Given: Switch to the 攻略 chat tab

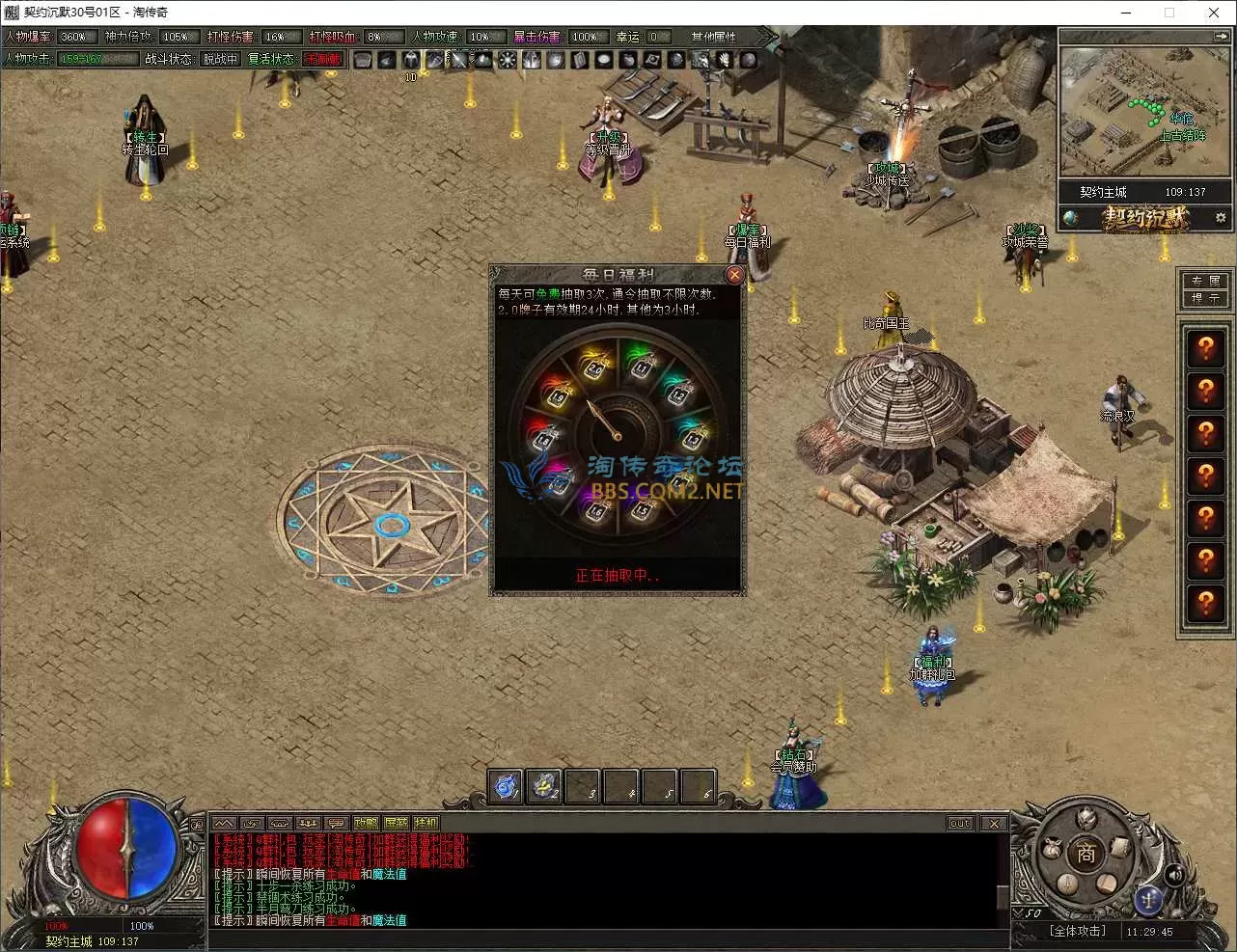Looking at the screenshot, I should [x=366, y=823].
